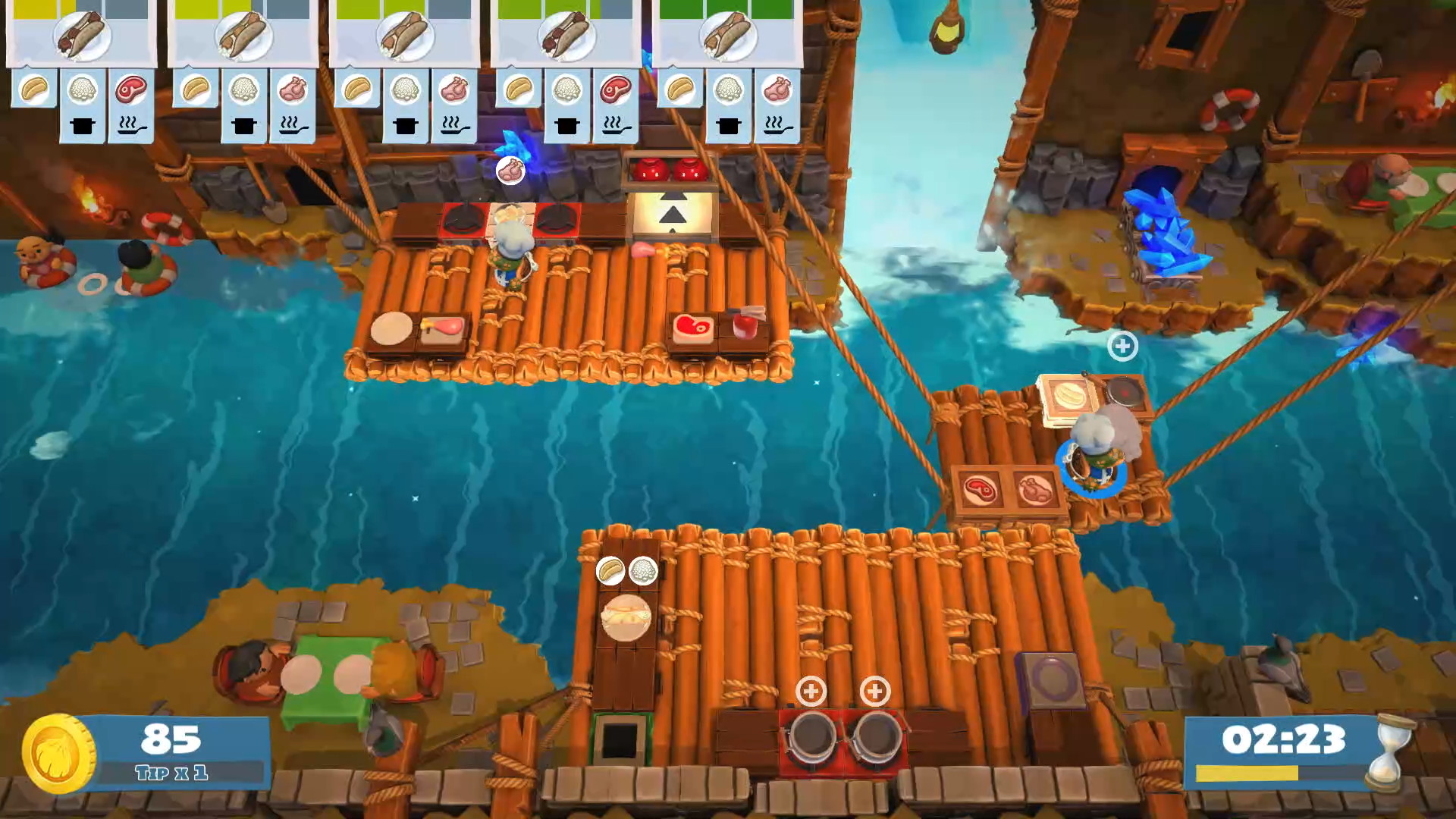Click the plus marker above the frying pan

[x=1122, y=346]
